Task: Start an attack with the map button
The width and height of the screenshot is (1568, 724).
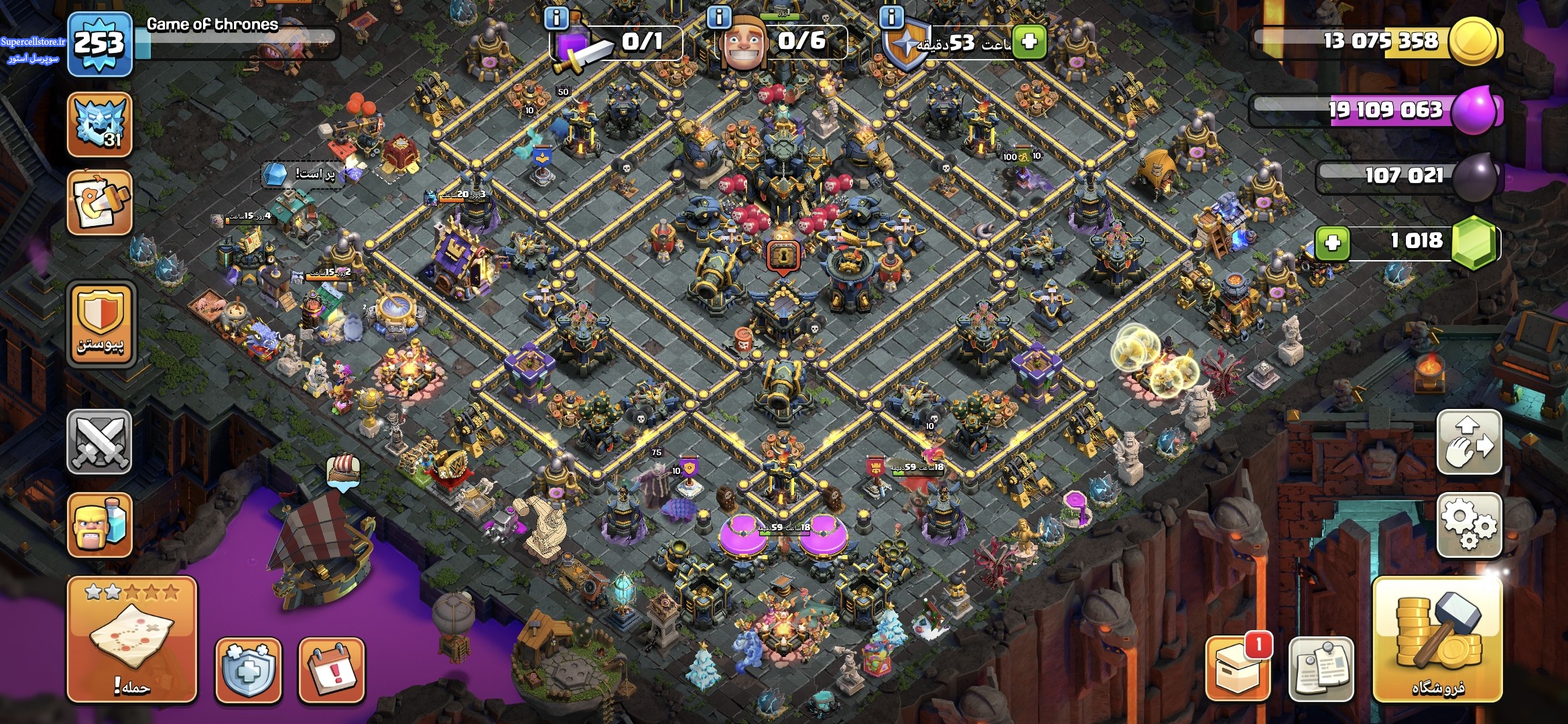Action: tap(132, 639)
